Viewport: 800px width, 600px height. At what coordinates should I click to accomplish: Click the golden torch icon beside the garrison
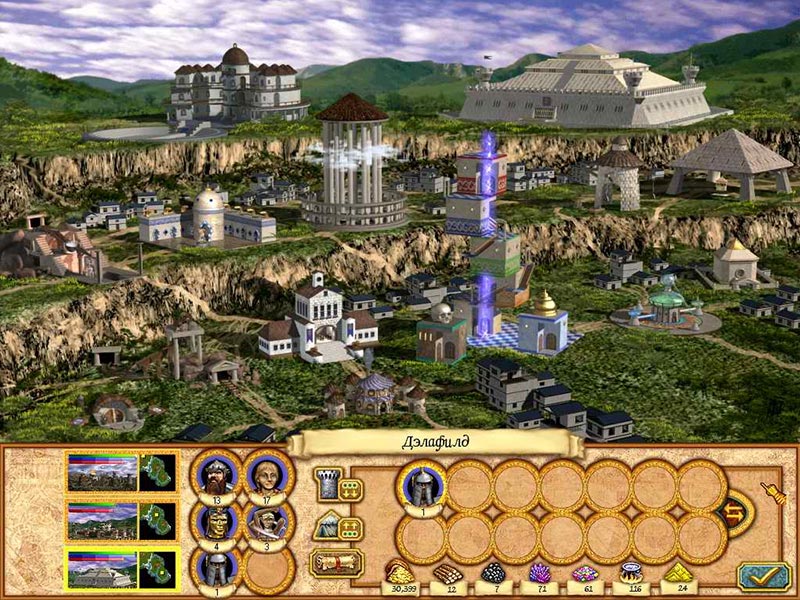[x=770, y=492]
